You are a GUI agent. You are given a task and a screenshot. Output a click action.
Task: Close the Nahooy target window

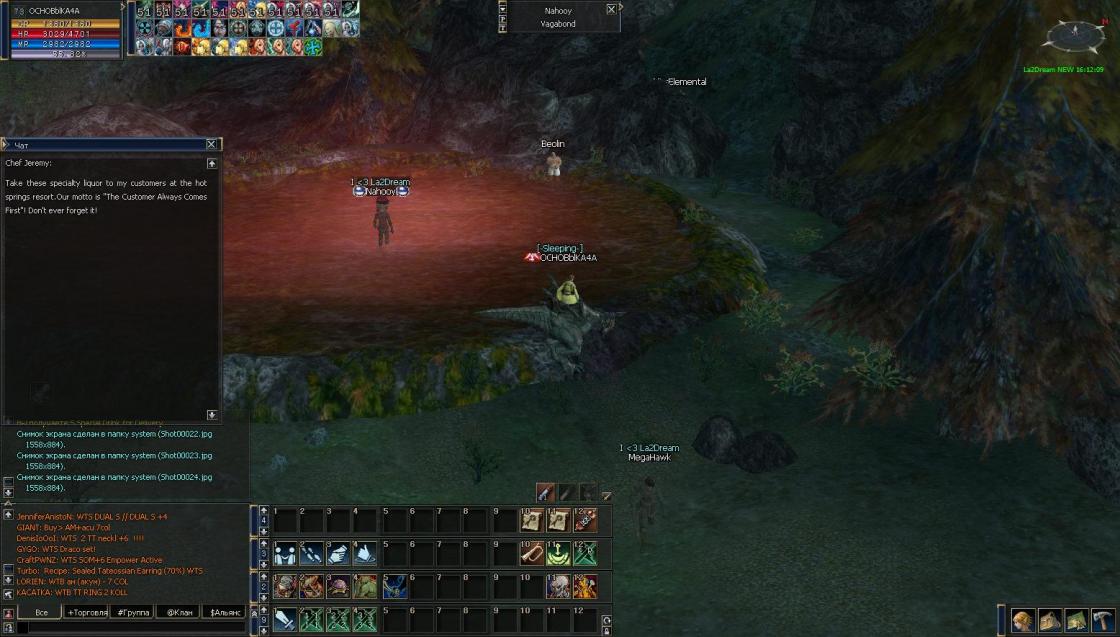611,9
